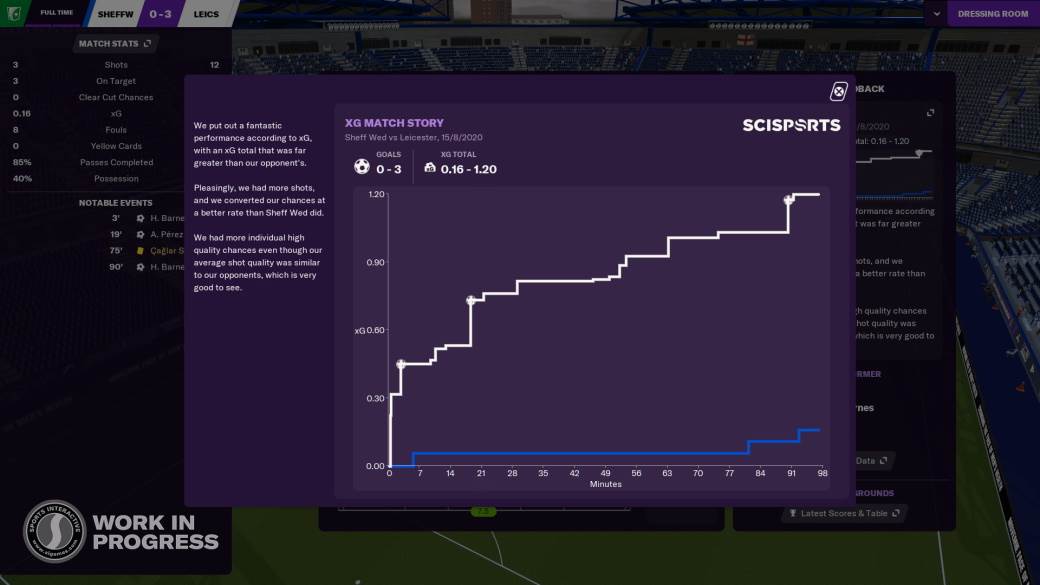Go to the Dressing Room
This screenshot has width=1040, height=585.
coord(992,14)
